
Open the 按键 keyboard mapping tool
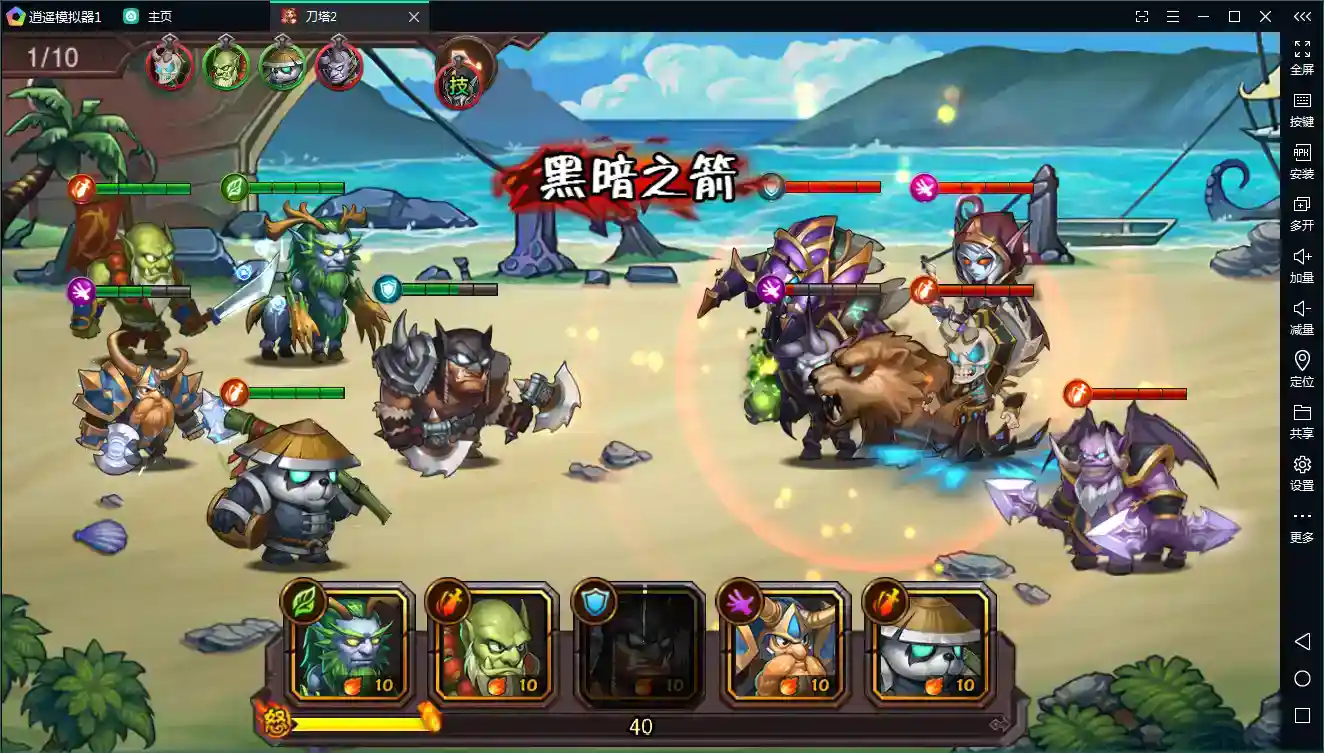(x=1302, y=110)
